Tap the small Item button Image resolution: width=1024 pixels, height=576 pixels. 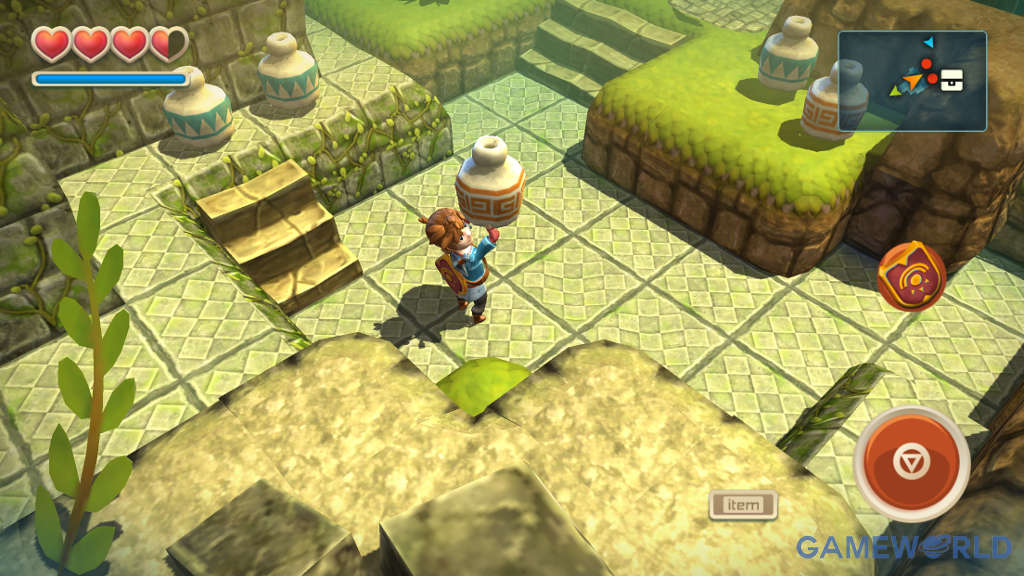click(x=743, y=505)
